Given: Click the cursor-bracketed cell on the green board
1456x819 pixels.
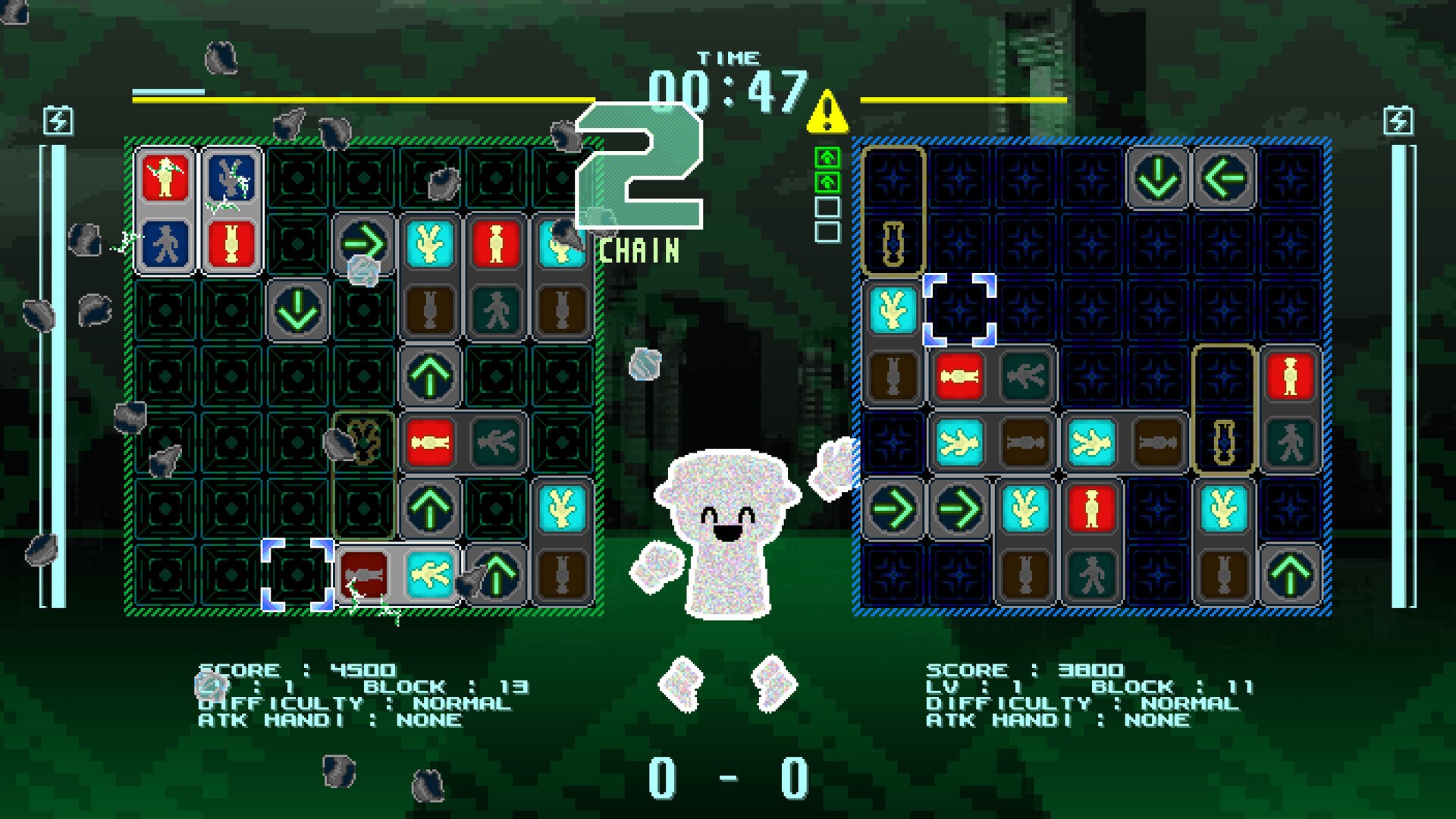Looking at the screenshot, I should pos(297,574).
